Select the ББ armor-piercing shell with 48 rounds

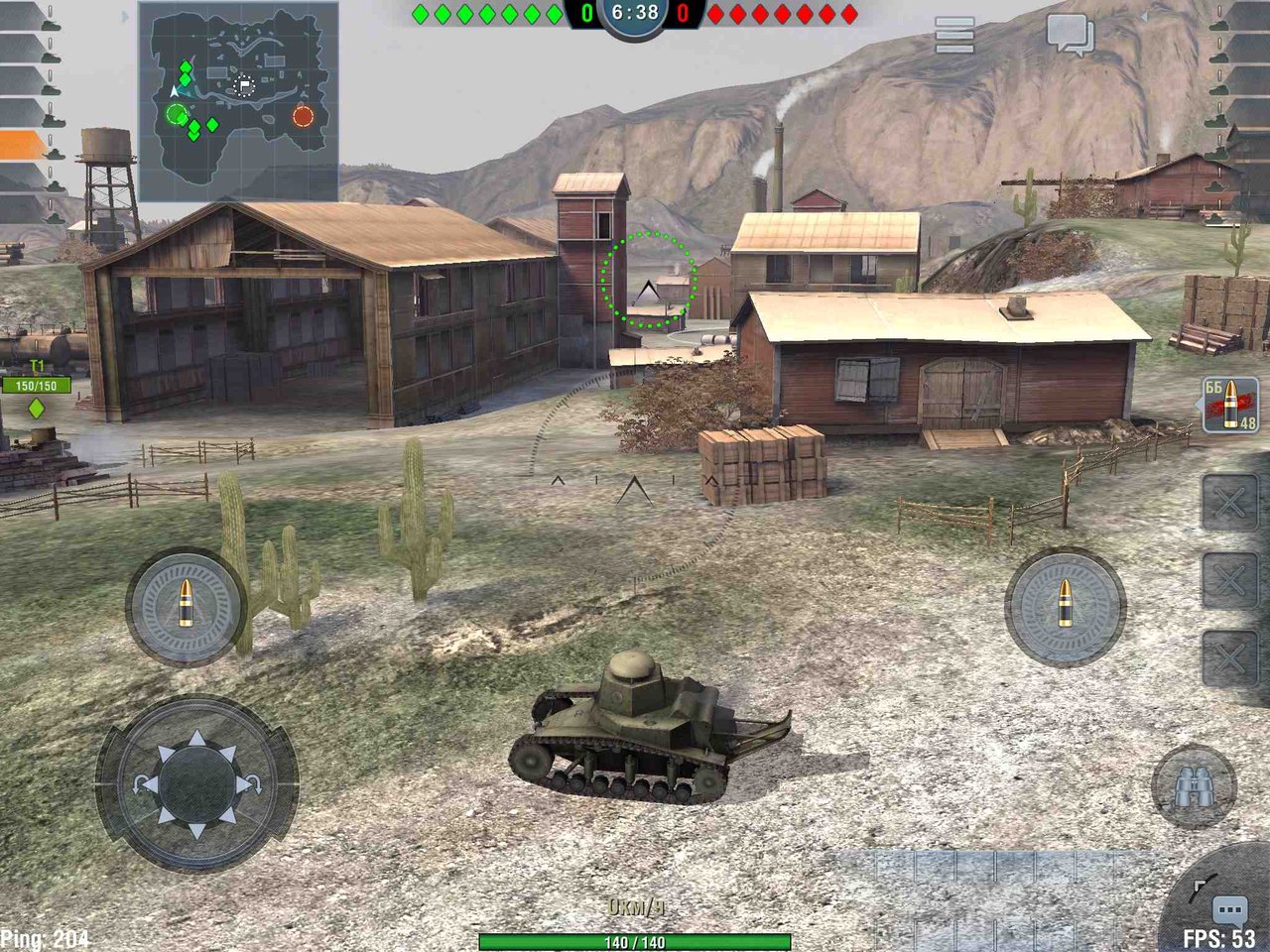click(1230, 405)
